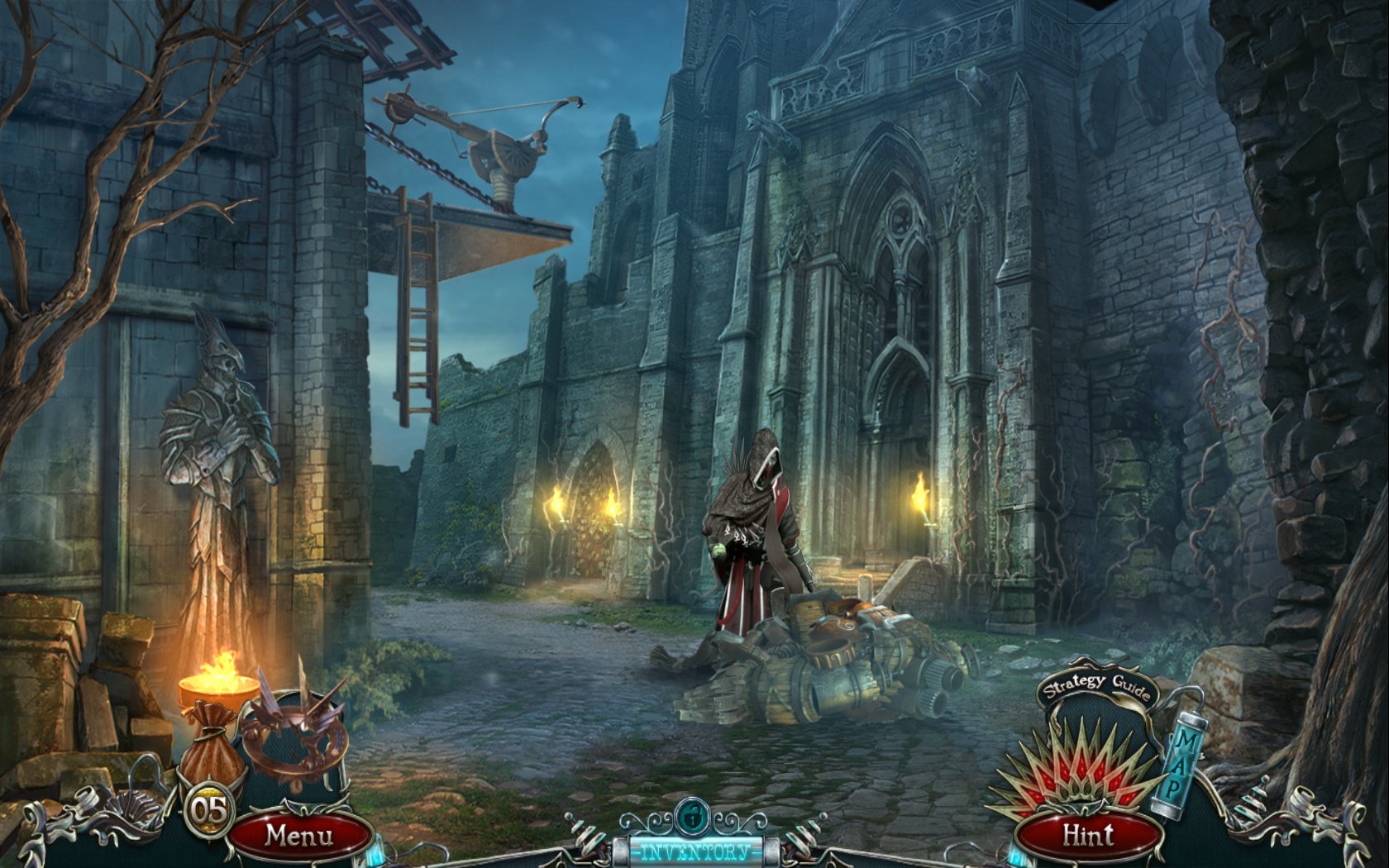This screenshot has width=1389, height=868.
Task: Open the Strategy Guide
Action: 1096,687
